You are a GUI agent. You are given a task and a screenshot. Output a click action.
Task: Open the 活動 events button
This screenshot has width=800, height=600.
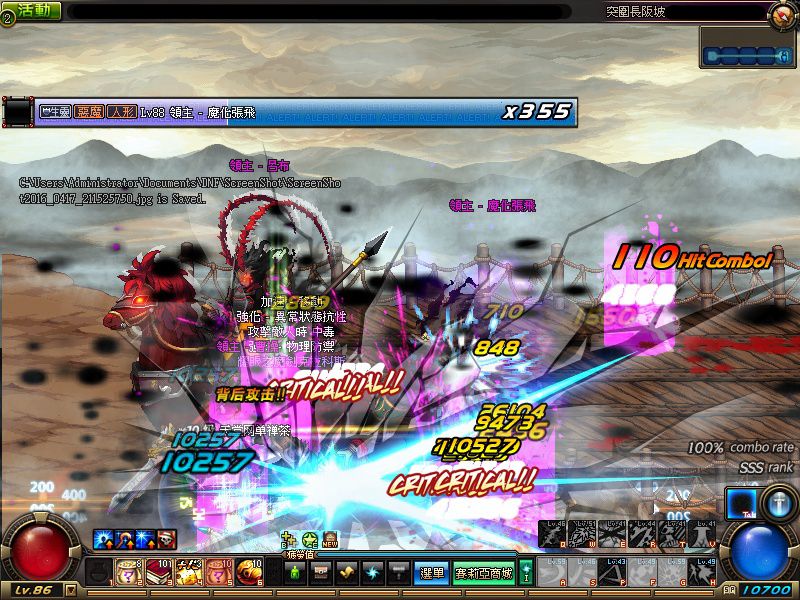click(33, 11)
